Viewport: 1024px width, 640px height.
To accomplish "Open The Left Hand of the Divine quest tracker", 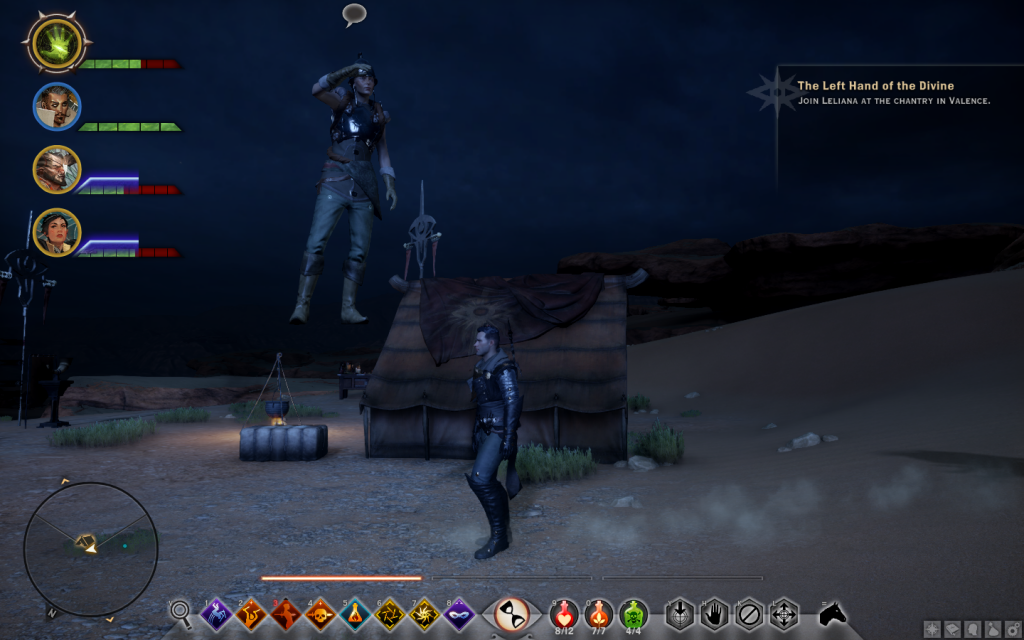I will pos(875,86).
